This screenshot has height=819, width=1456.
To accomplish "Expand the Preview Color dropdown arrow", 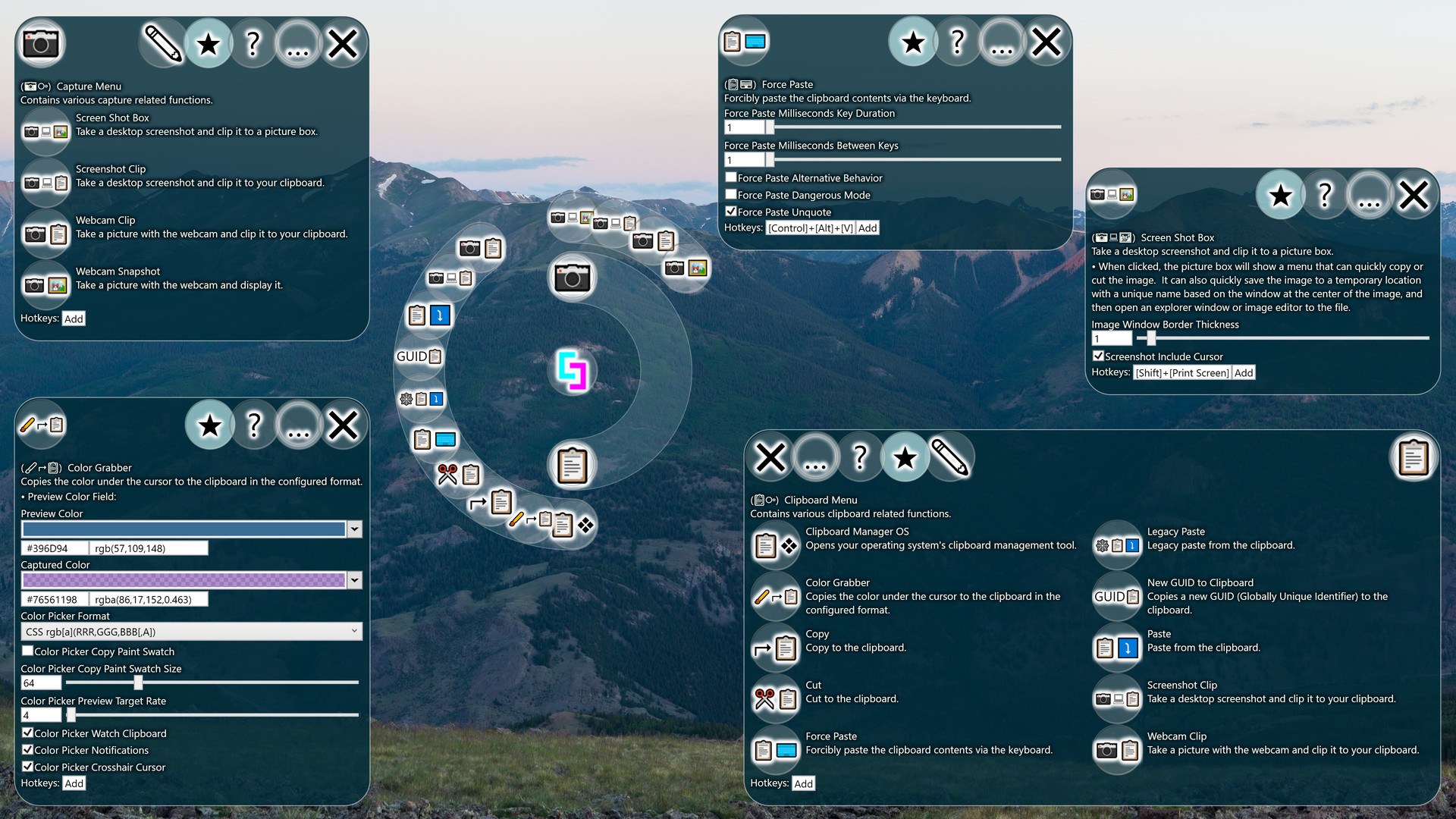I will [x=353, y=529].
